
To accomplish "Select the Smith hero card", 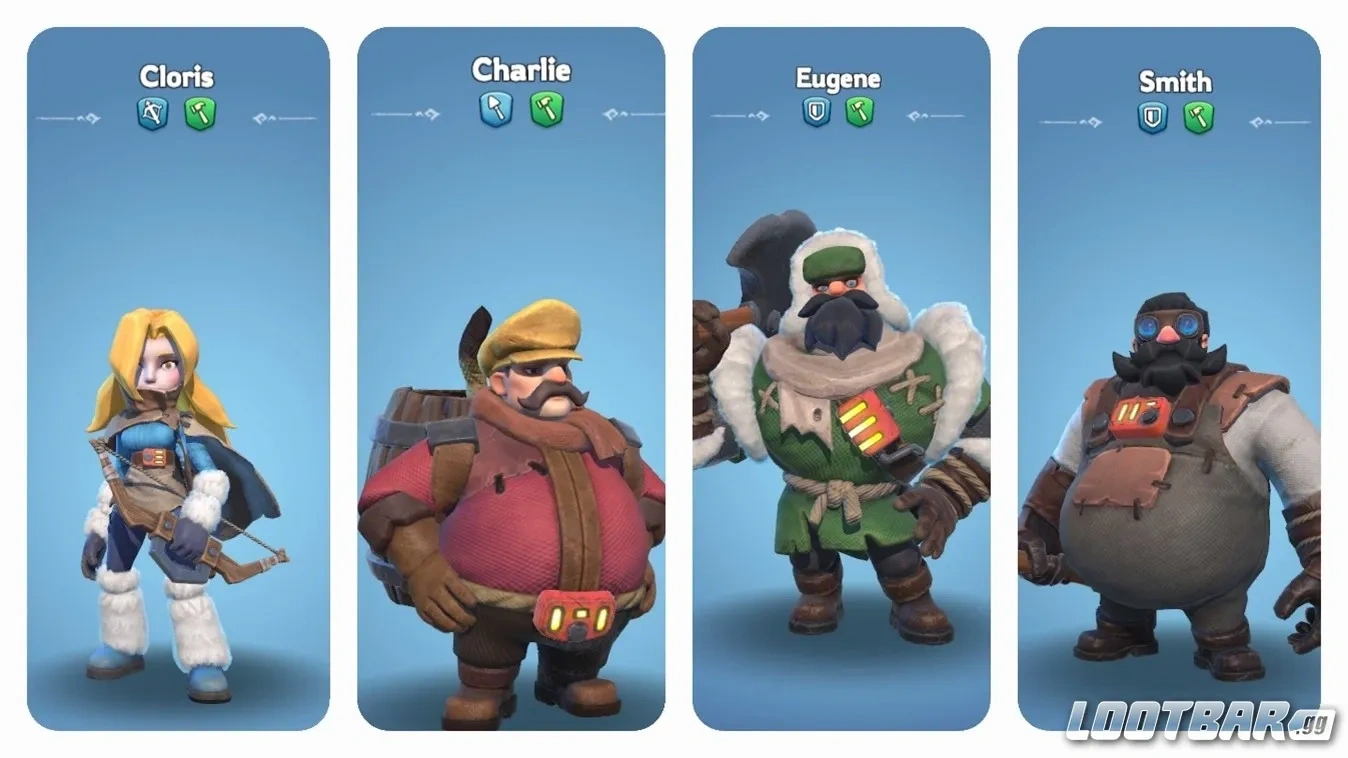I will tap(1169, 380).
